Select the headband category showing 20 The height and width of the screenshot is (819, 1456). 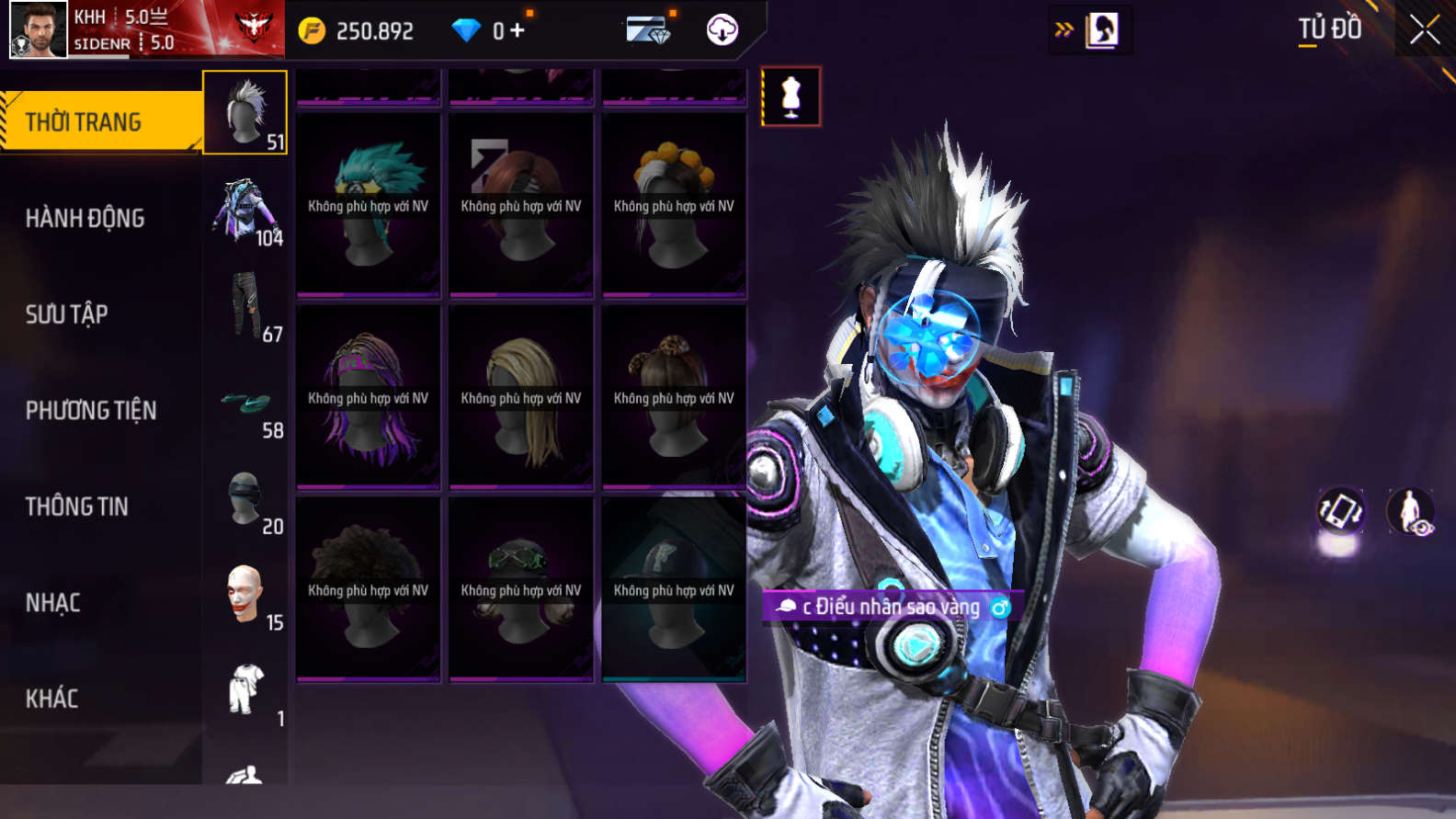[x=245, y=500]
